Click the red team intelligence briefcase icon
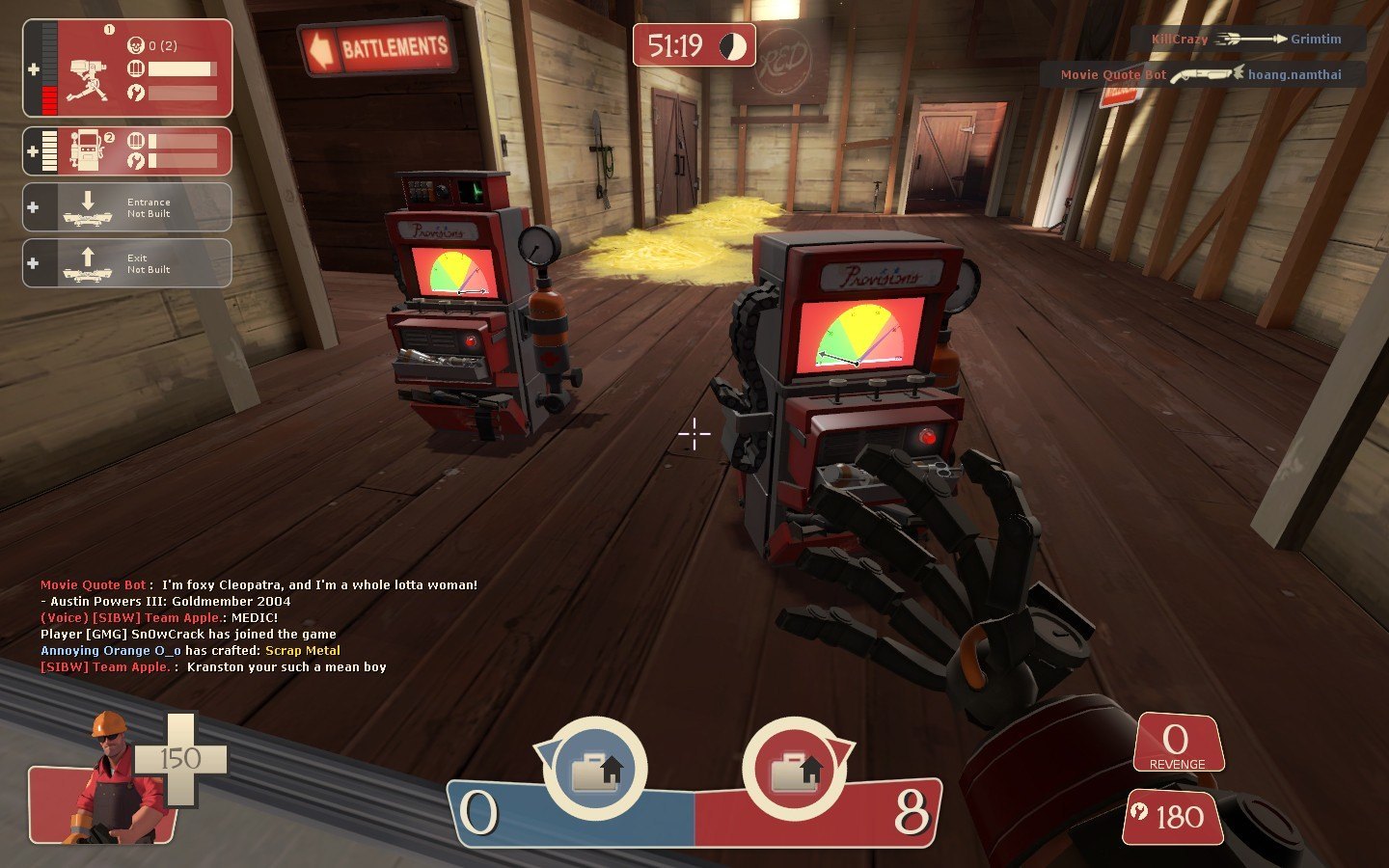This screenshot has width=1389, height=868. pyautogui.click(x=795, y=771)
